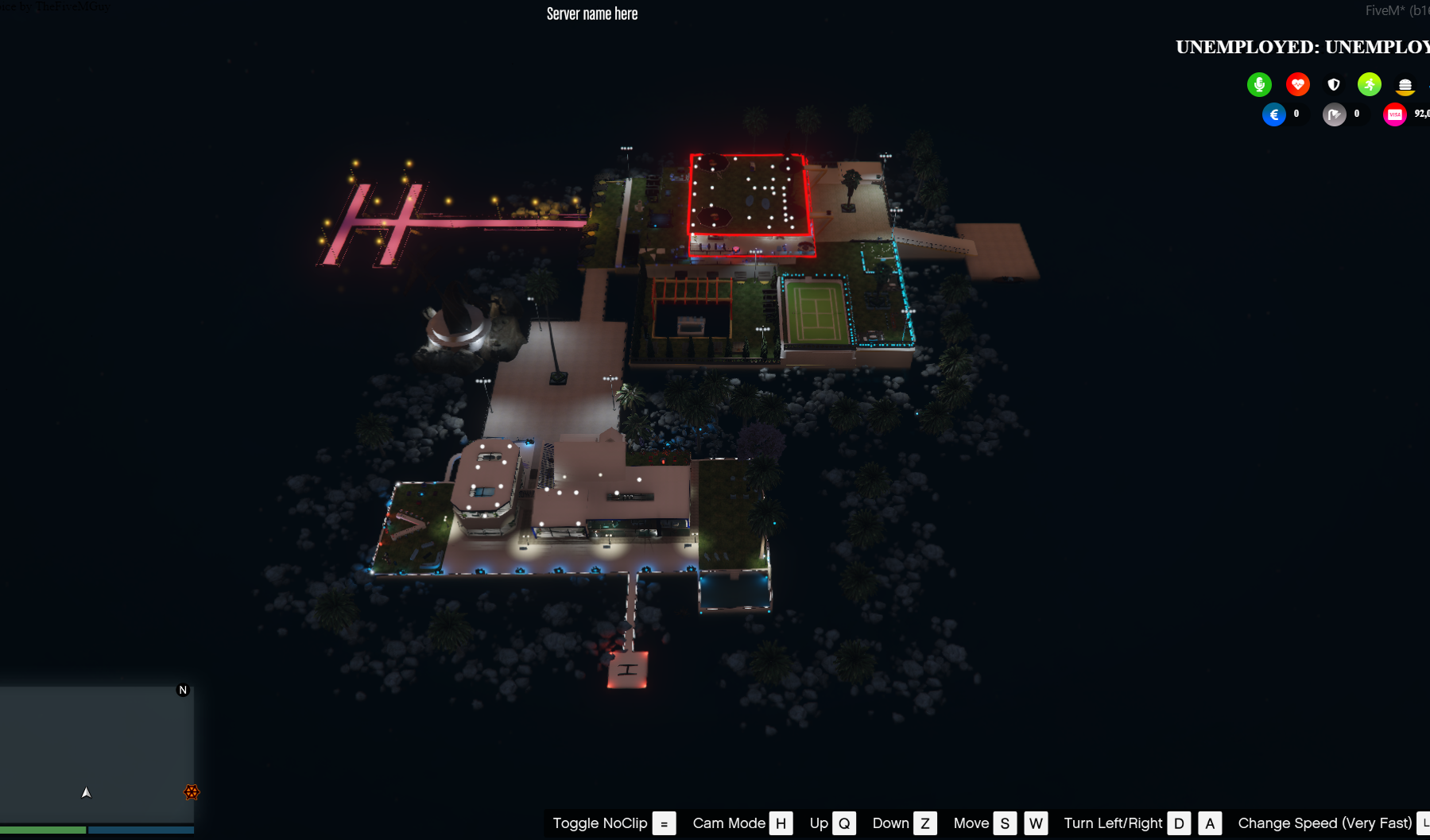This screenshot has width=1430, height=840.
Task: Toggle NoClip using the equals key binding
Action: tap(663, 823)
